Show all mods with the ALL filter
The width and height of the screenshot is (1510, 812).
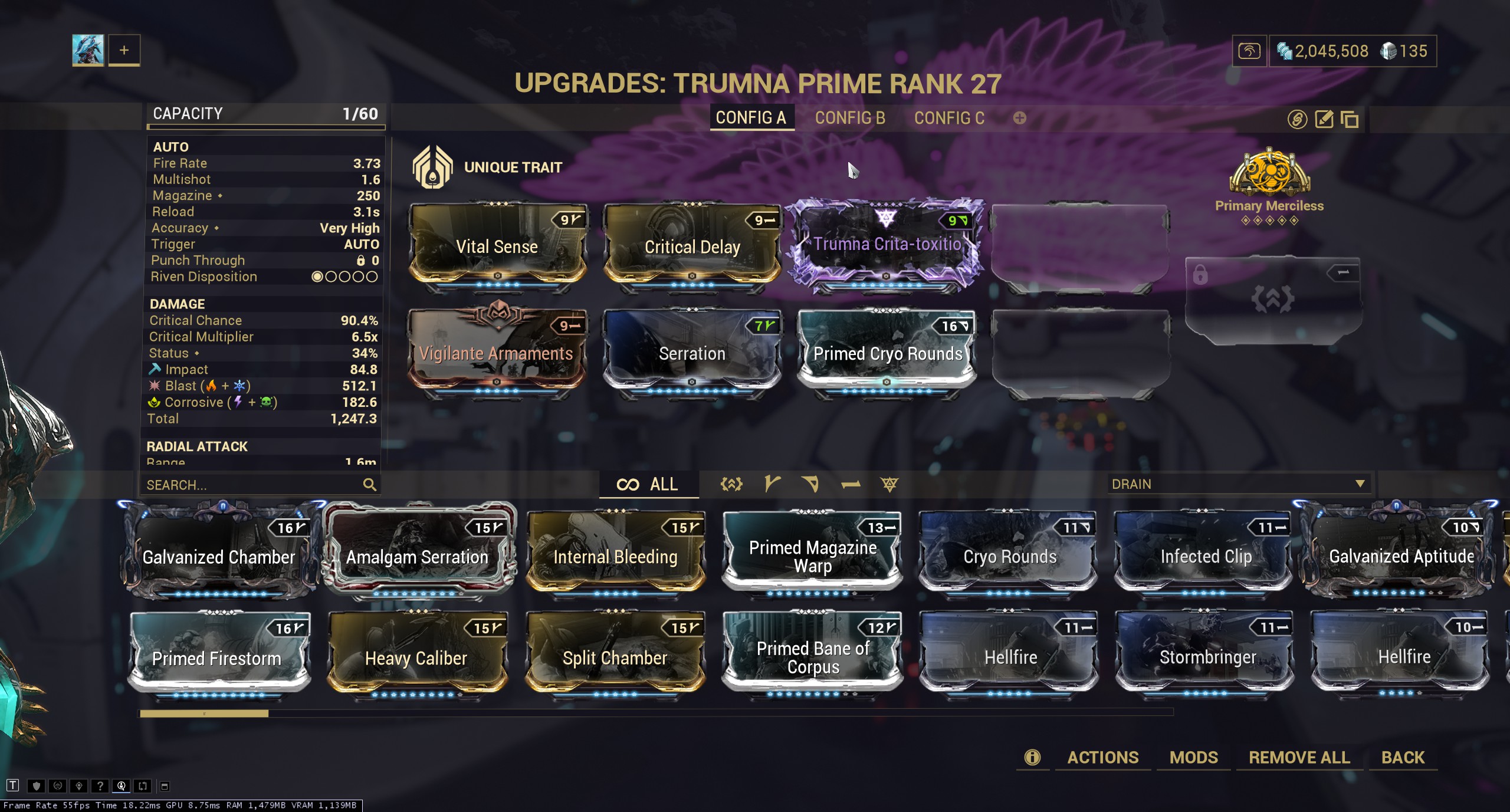tap(648, 484)
